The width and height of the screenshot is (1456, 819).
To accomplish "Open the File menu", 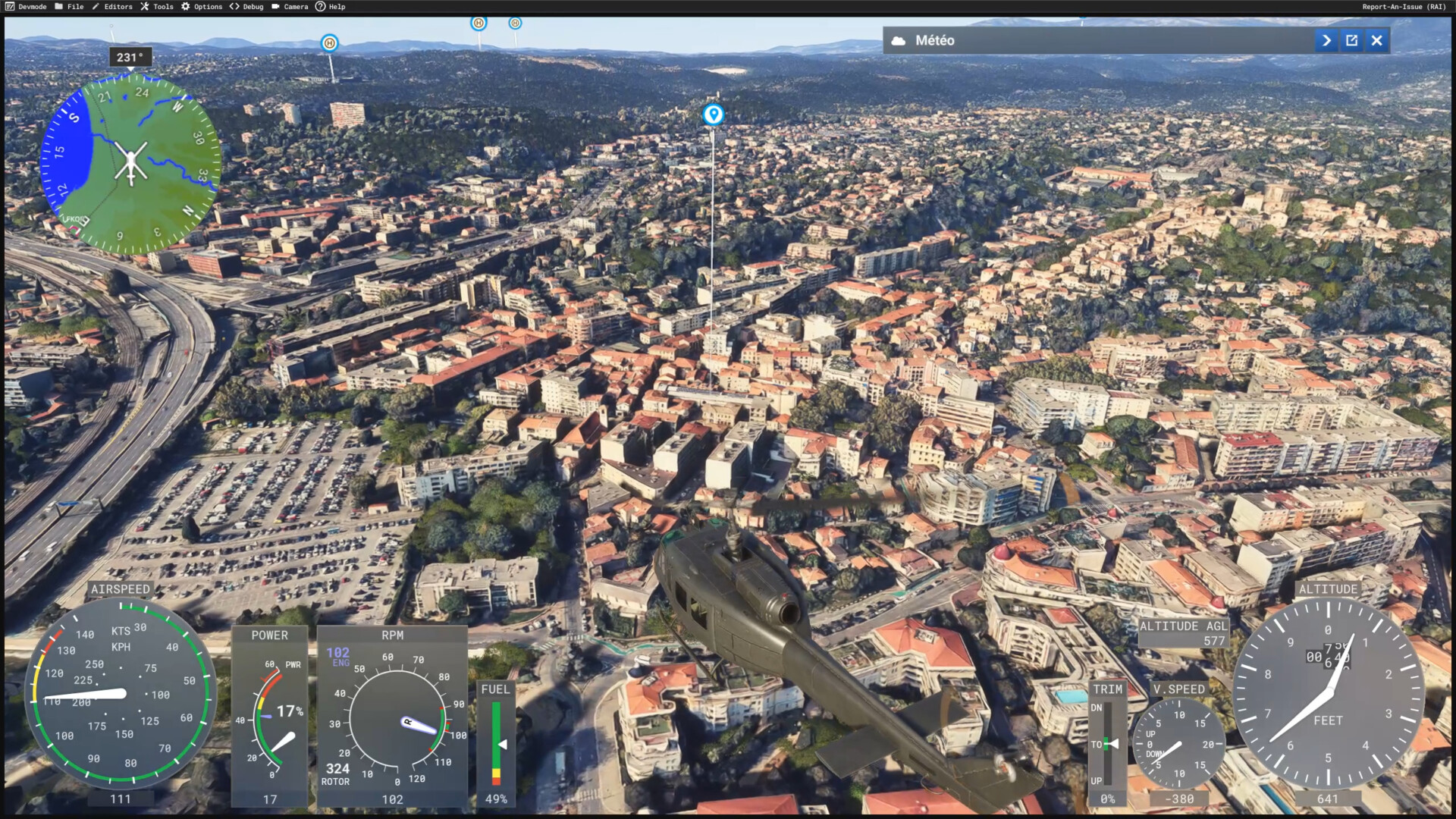I will coord(69,7).
